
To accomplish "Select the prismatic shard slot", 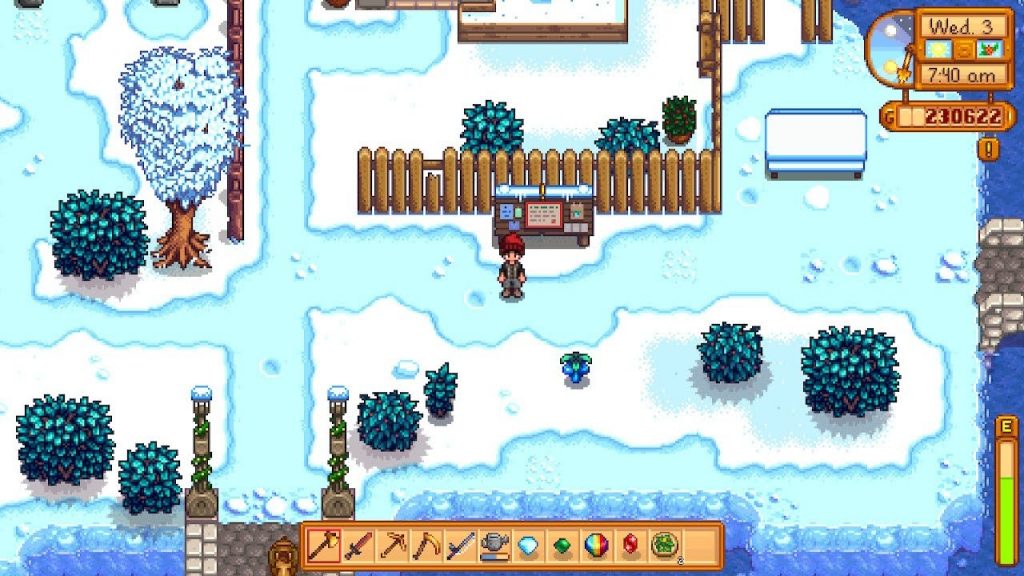I will [x=596, y=546].
